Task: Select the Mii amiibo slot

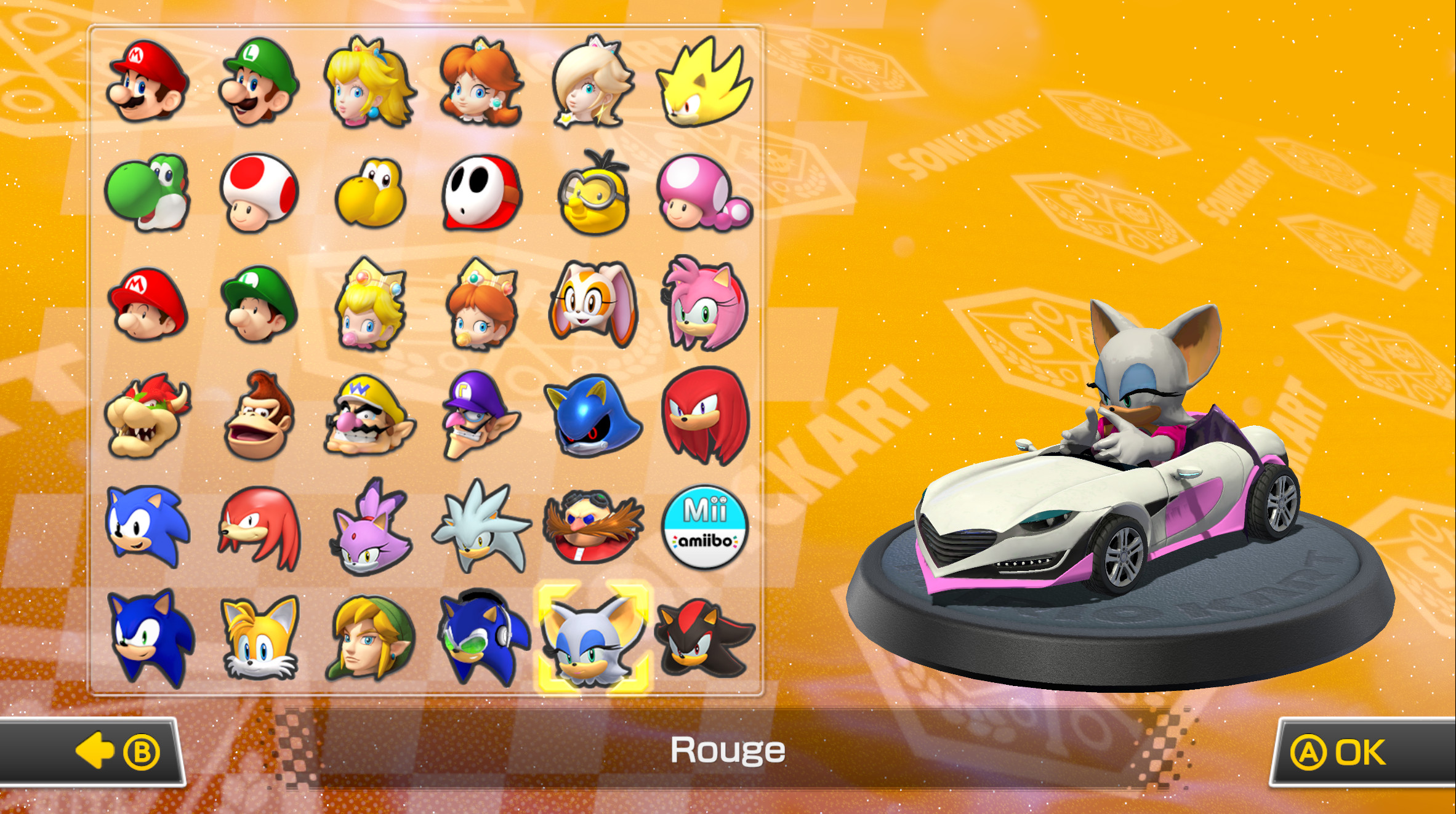Action: [x=704, y=529]
